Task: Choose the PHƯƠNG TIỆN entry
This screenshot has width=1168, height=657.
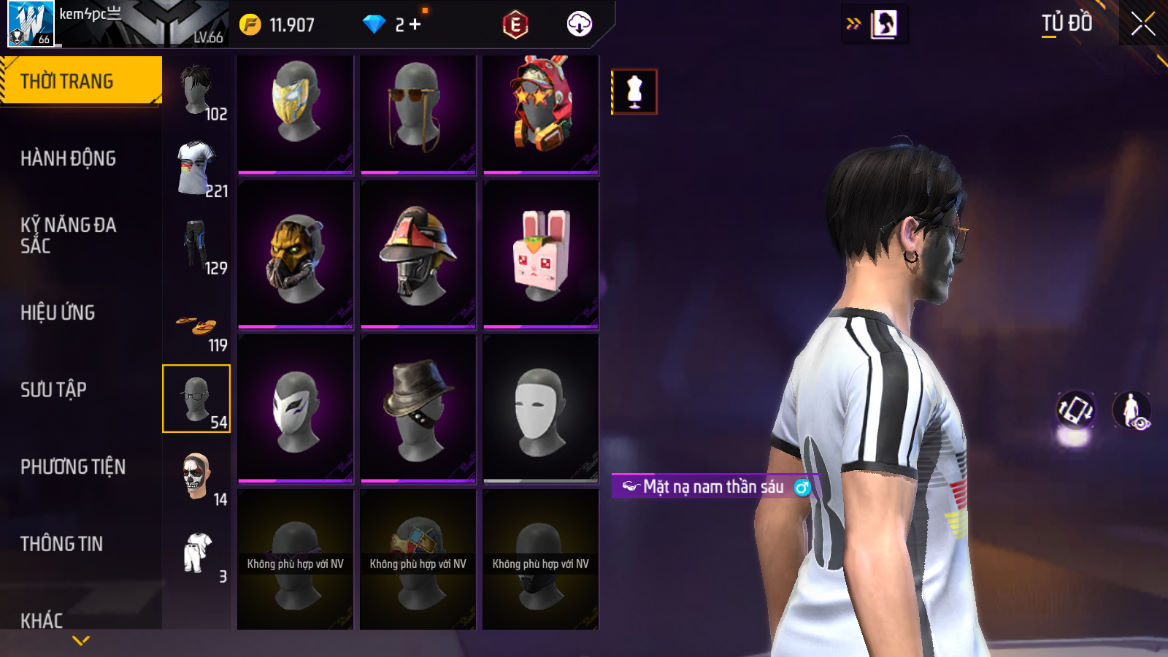Action: coord(73,466)
